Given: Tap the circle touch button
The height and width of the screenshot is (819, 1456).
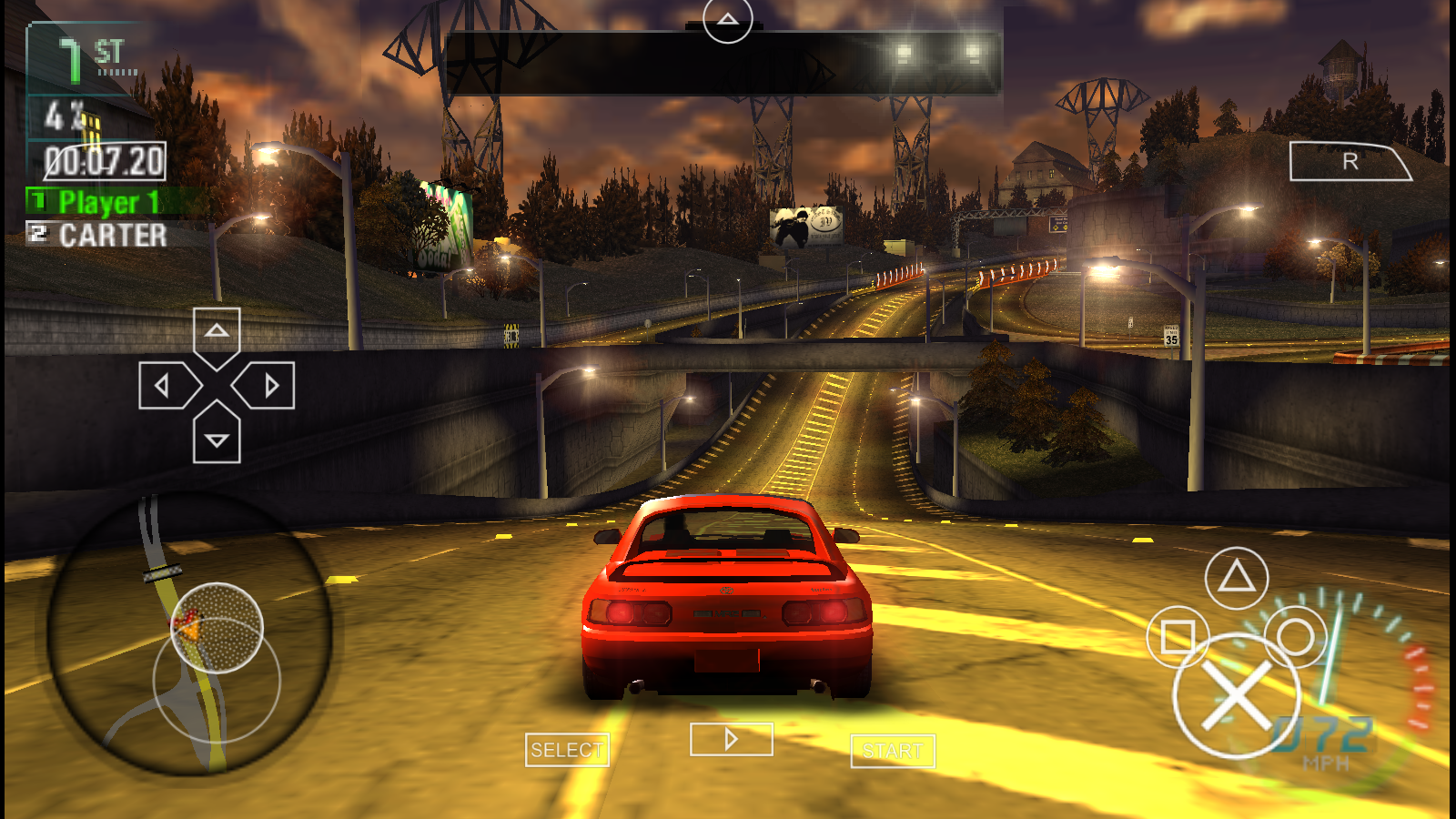Looking at the screenshot, I should (1295, 636).
